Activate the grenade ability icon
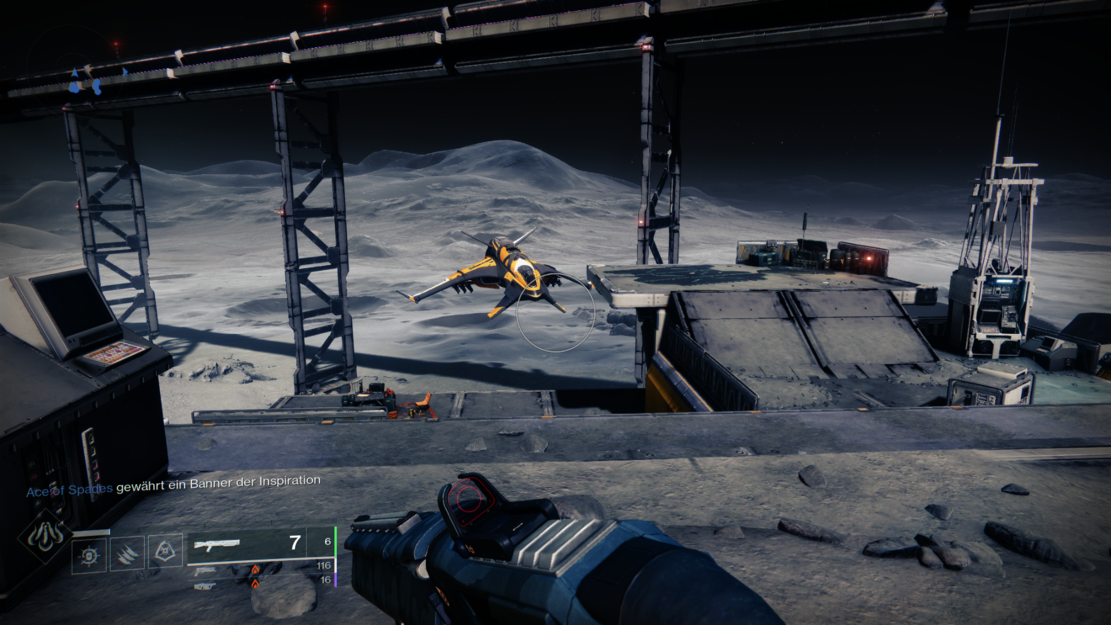1111x625 pixels. (x=89, y=553)
